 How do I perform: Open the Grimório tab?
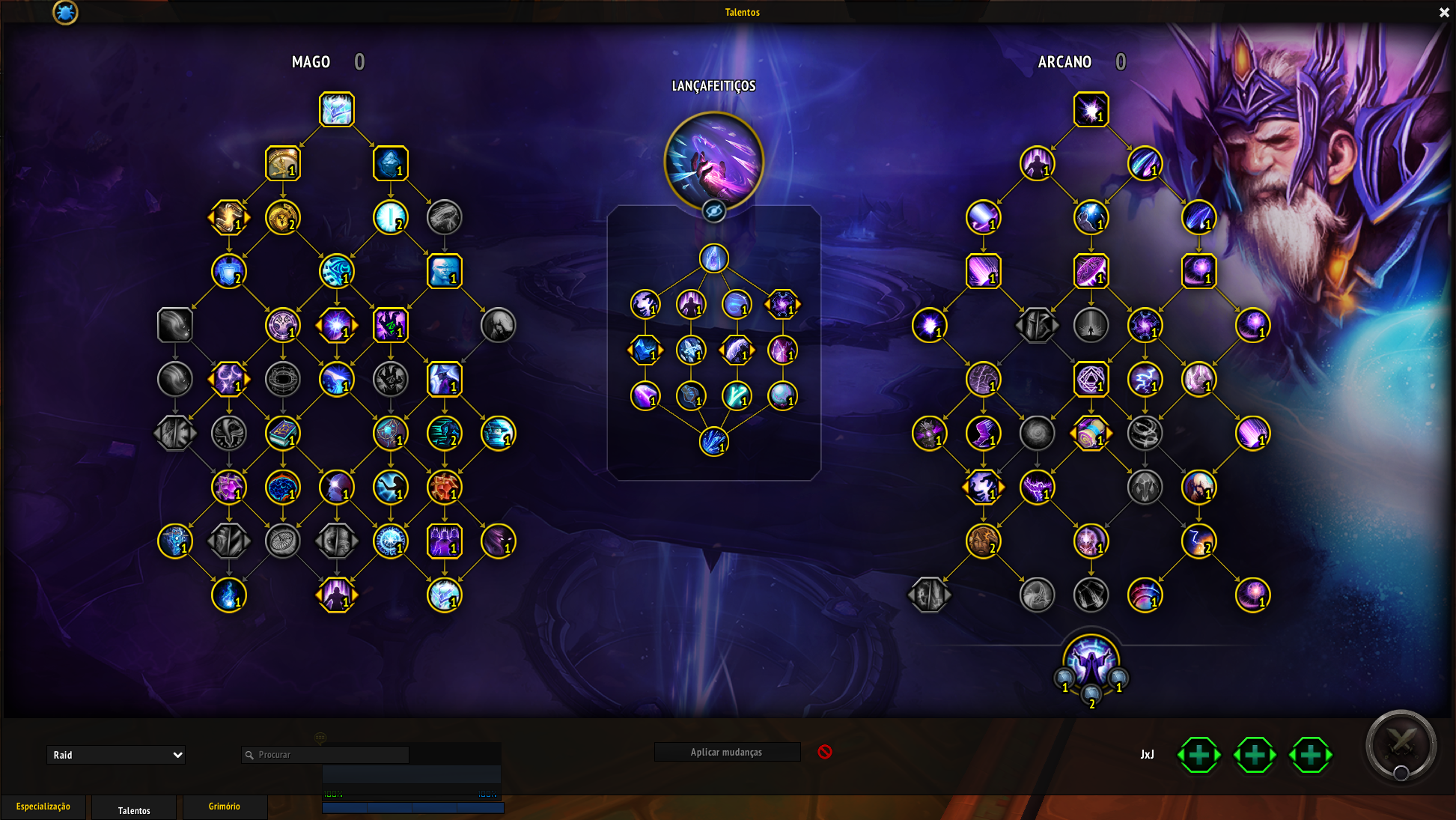[x=225, y=807]
